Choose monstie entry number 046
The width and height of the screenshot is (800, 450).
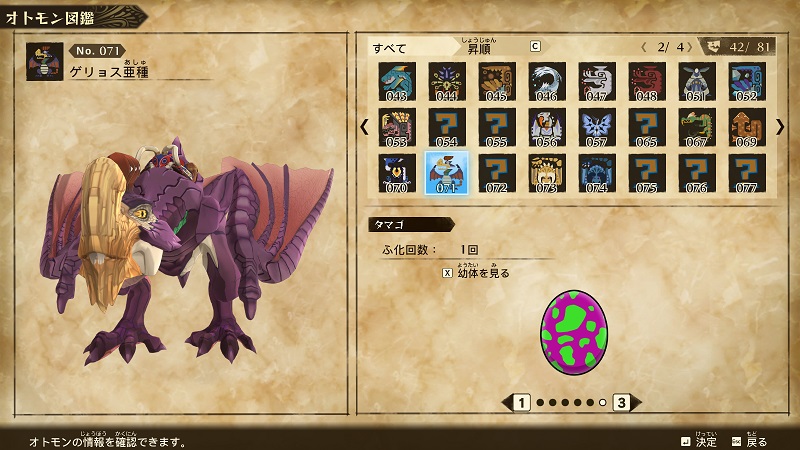coord(547,80)
